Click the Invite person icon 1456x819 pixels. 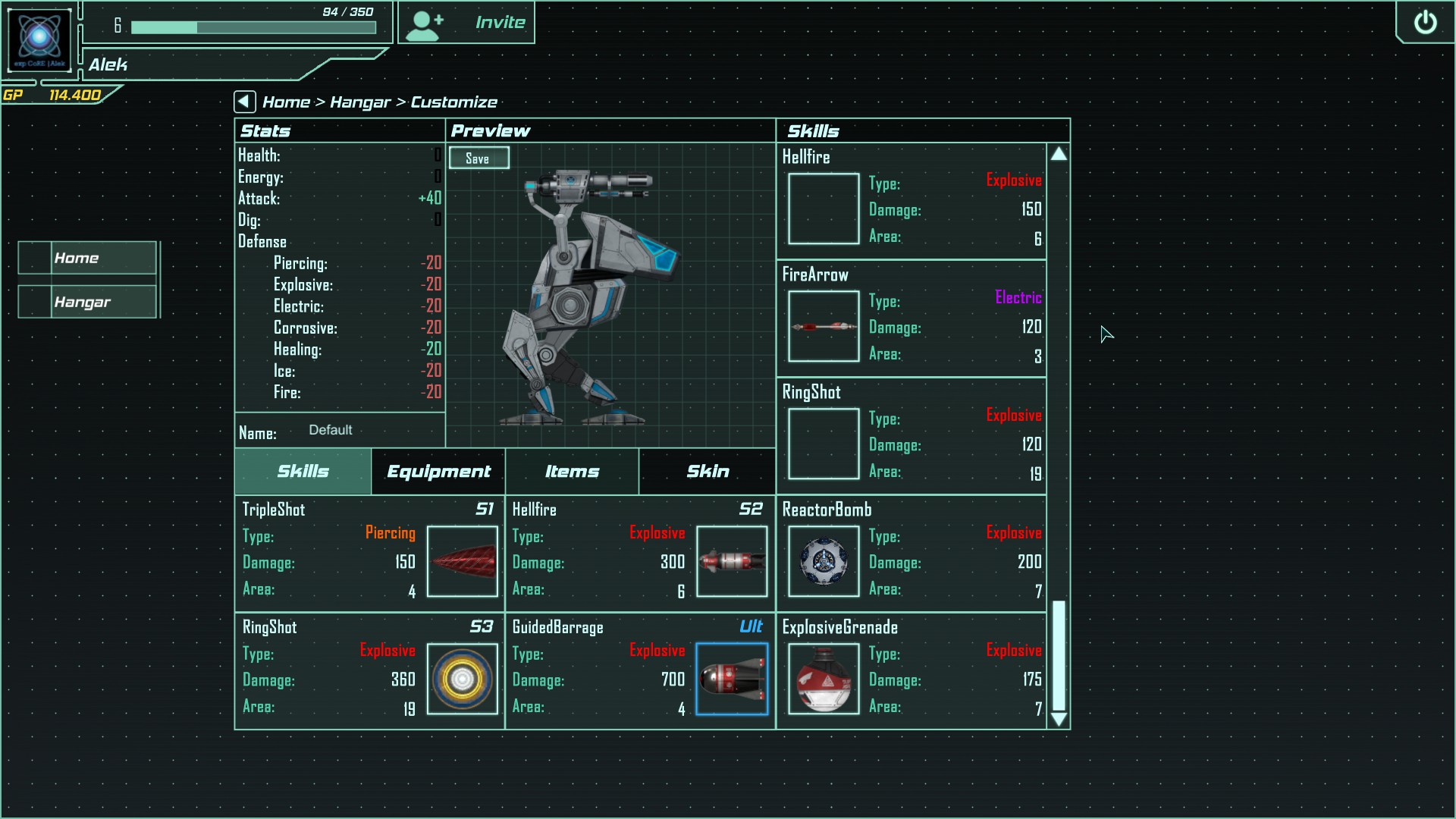coord(425,23)
